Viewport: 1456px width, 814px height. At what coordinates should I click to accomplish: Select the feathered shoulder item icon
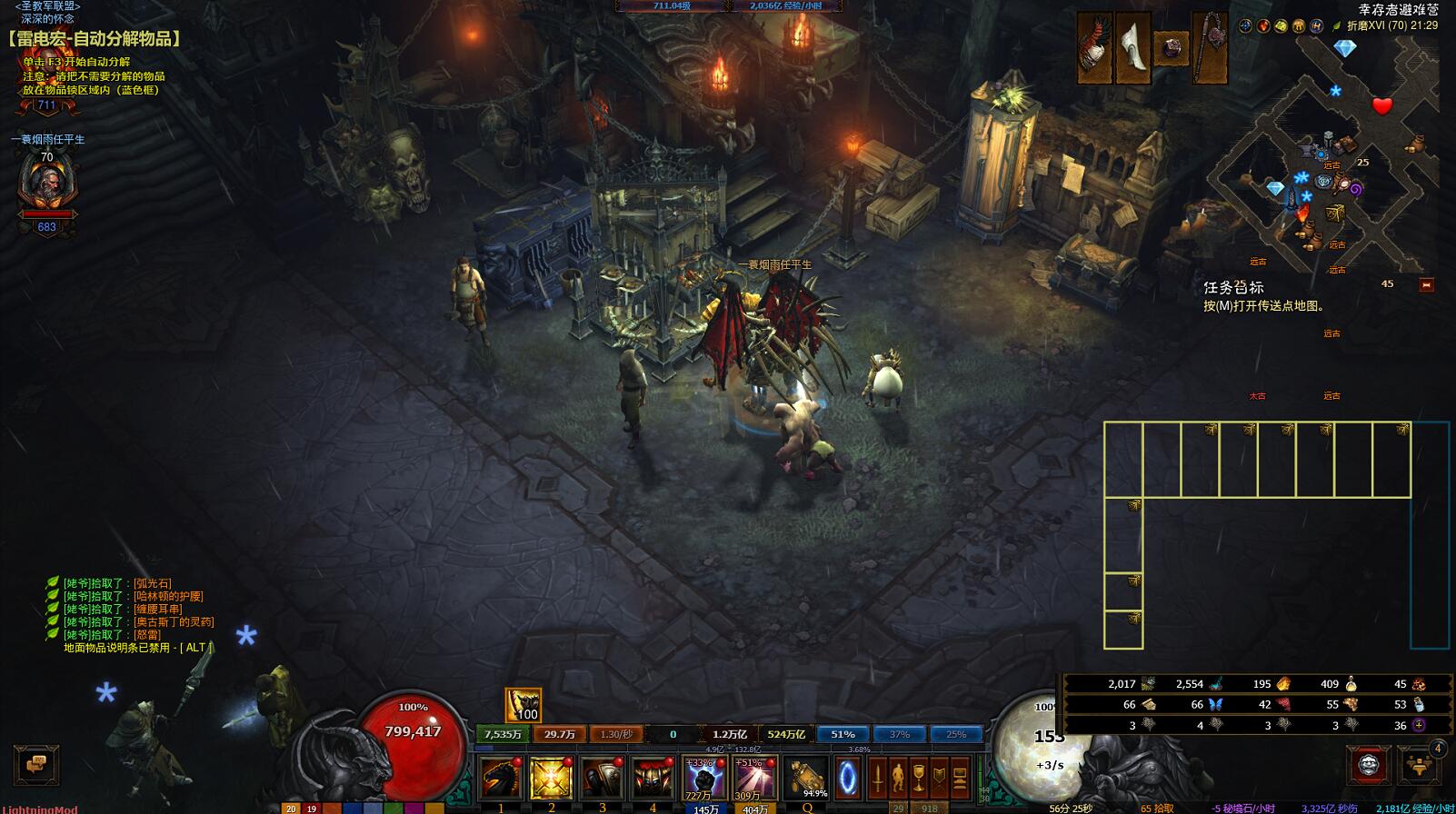click(1095, 48)
